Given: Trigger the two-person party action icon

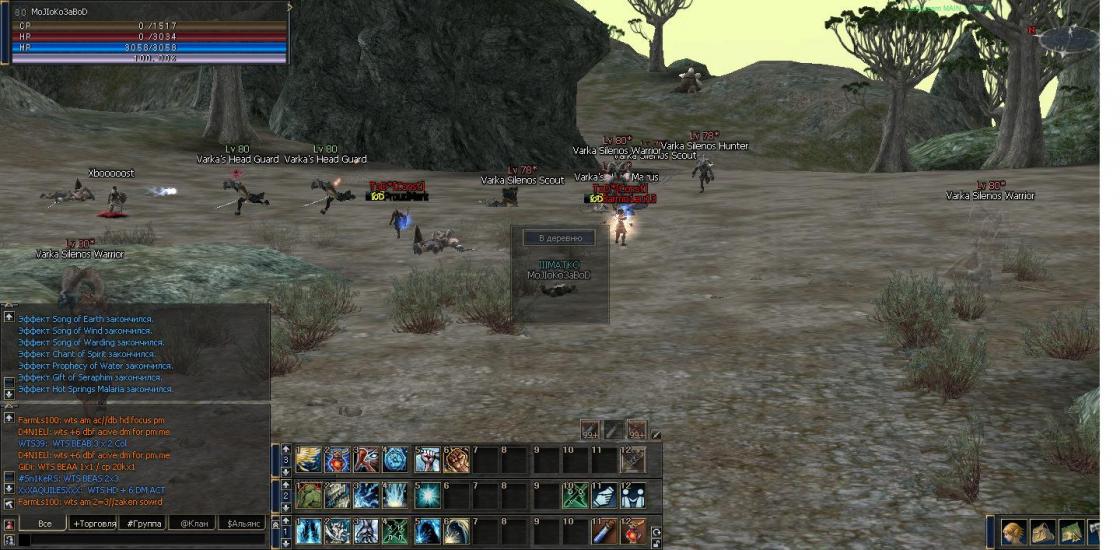Looking at the screenshot, I should 632,496.
